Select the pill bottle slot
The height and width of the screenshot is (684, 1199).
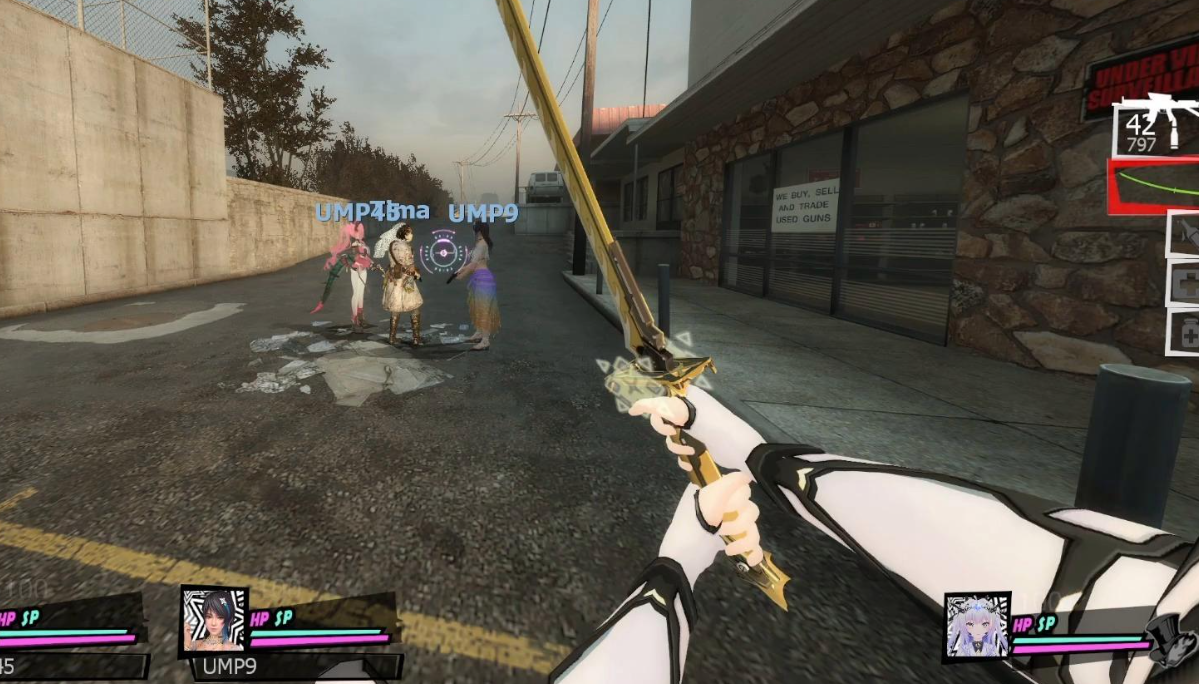point(1184,333)
